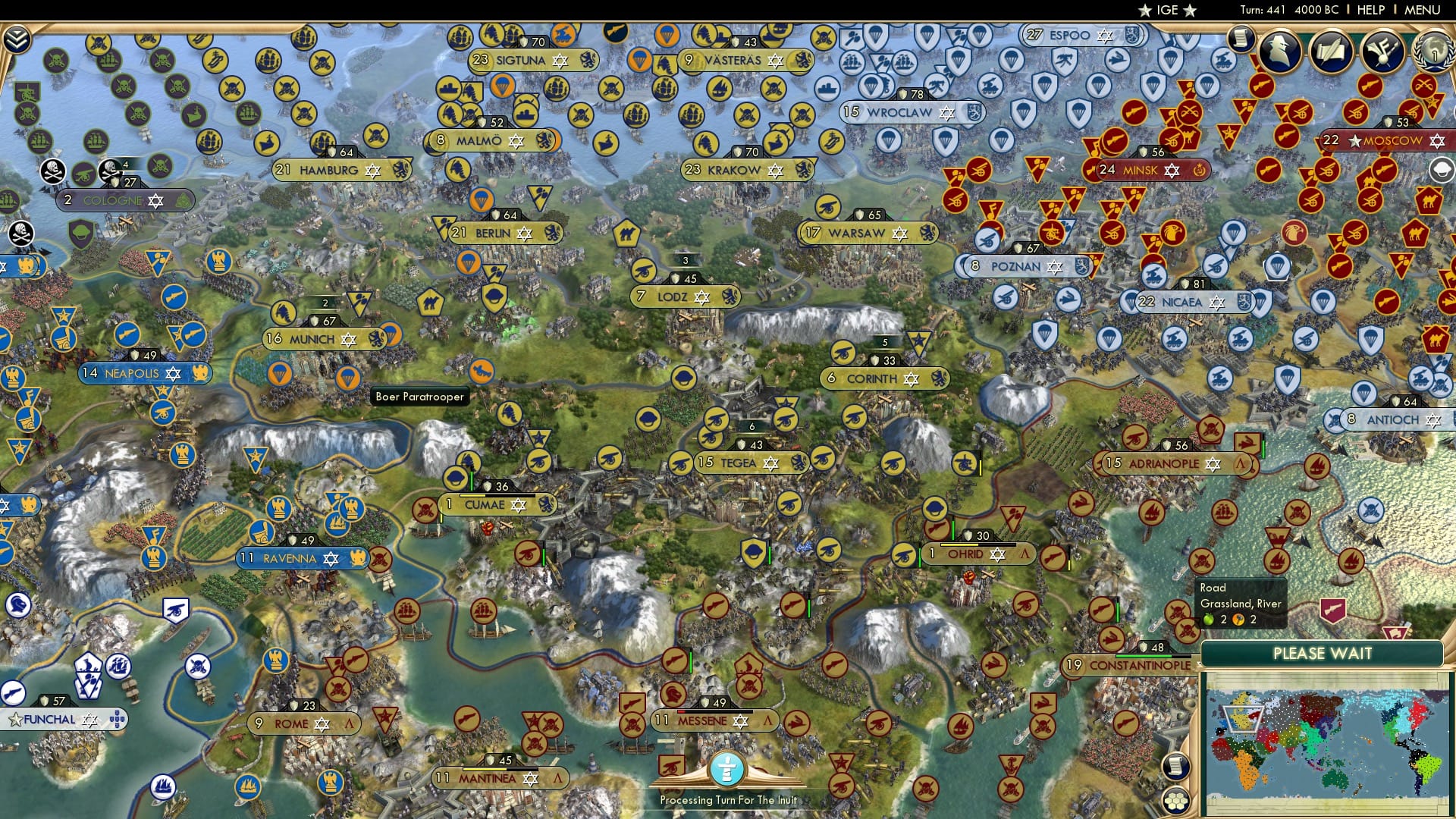Open MENU from the top bar

1424,9
